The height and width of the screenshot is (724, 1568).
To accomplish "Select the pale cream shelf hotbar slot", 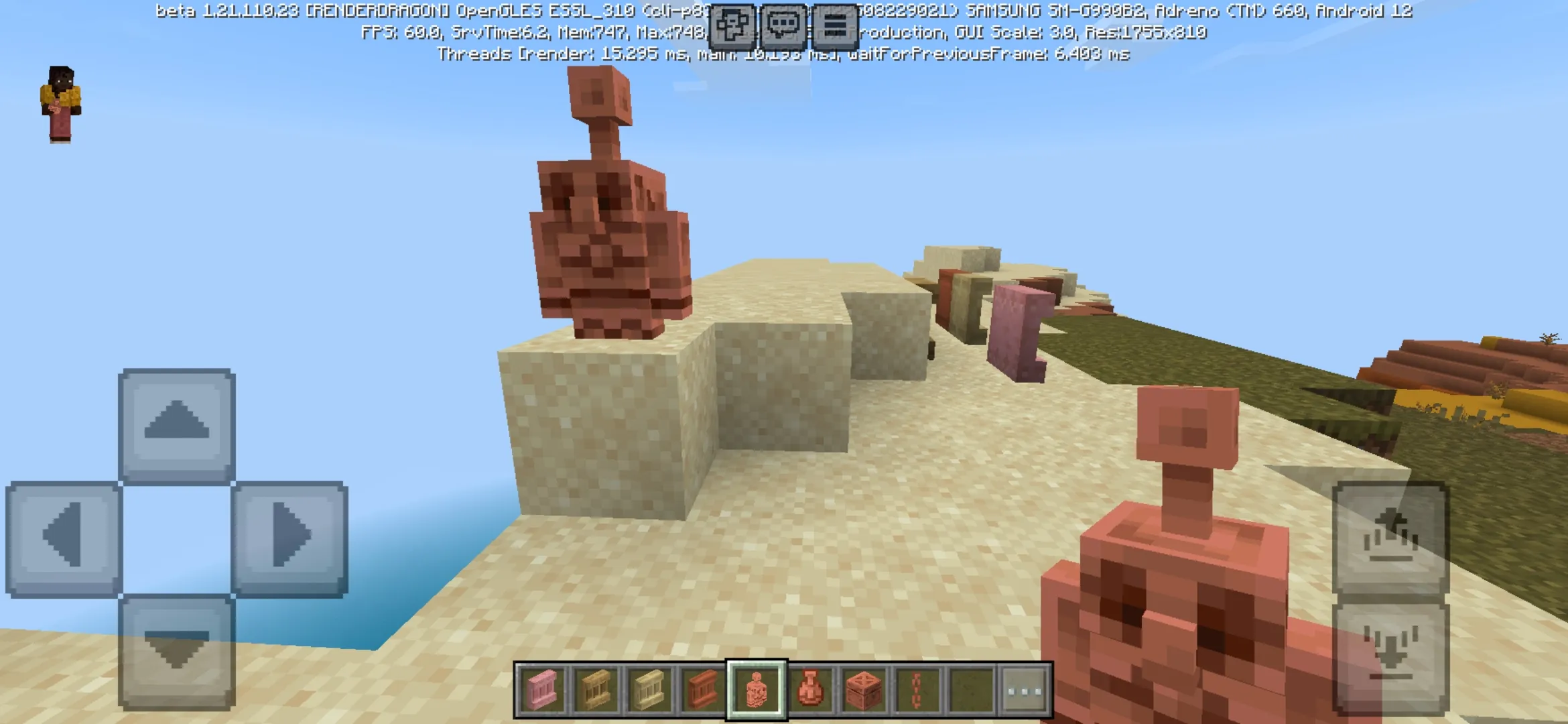I will tap(649, 690).
